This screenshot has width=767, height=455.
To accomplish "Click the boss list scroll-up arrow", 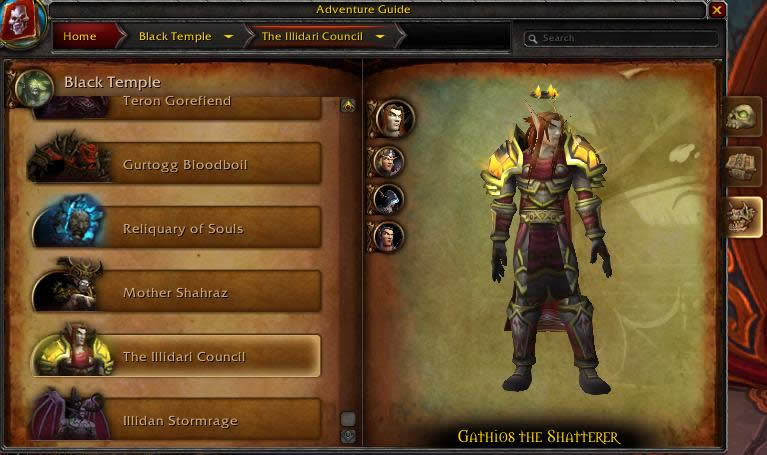I will point(348,105).
